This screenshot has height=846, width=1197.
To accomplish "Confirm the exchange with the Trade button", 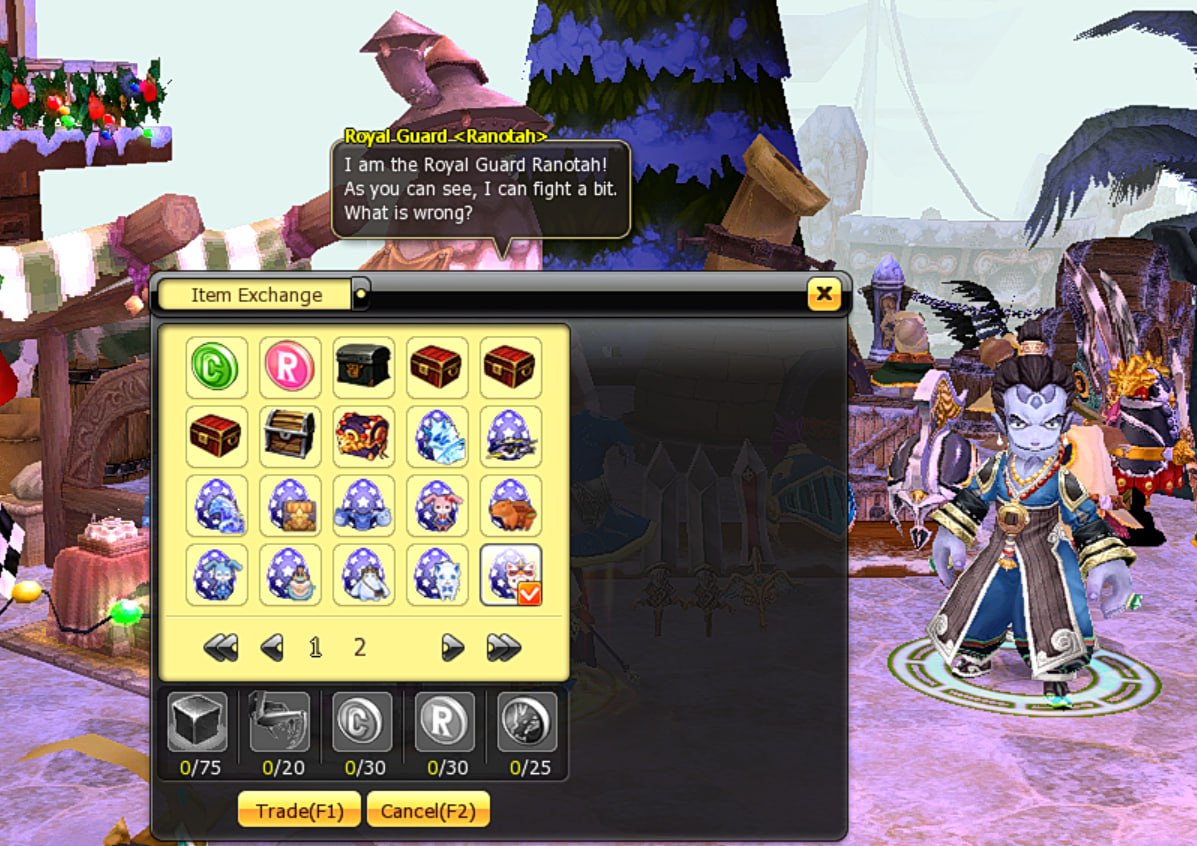I will click(298, 810).
